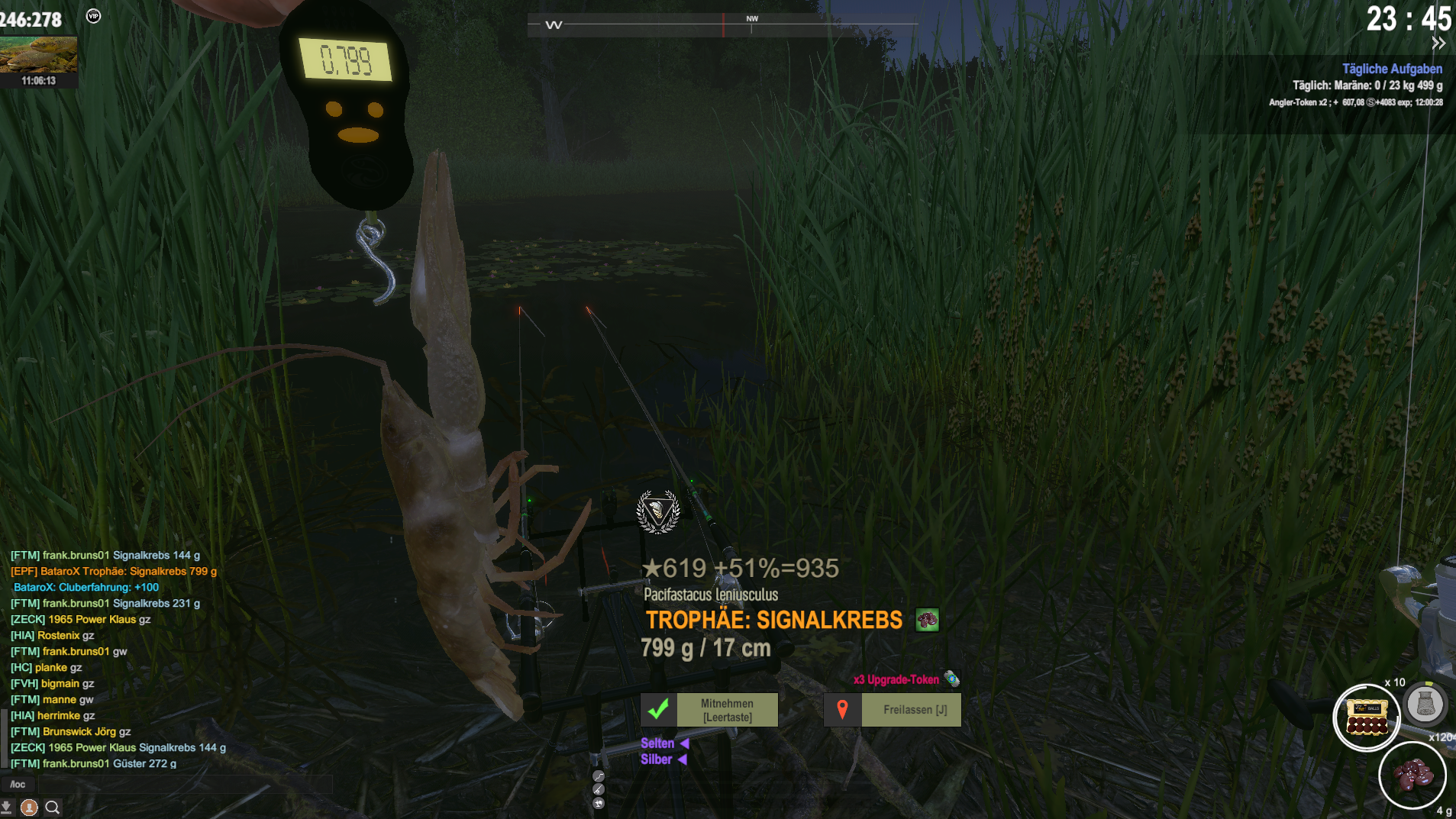Select the red kidney bait slot
Image resolution: width=1456 pixels, height=819 pixels.
(1412, 775)
